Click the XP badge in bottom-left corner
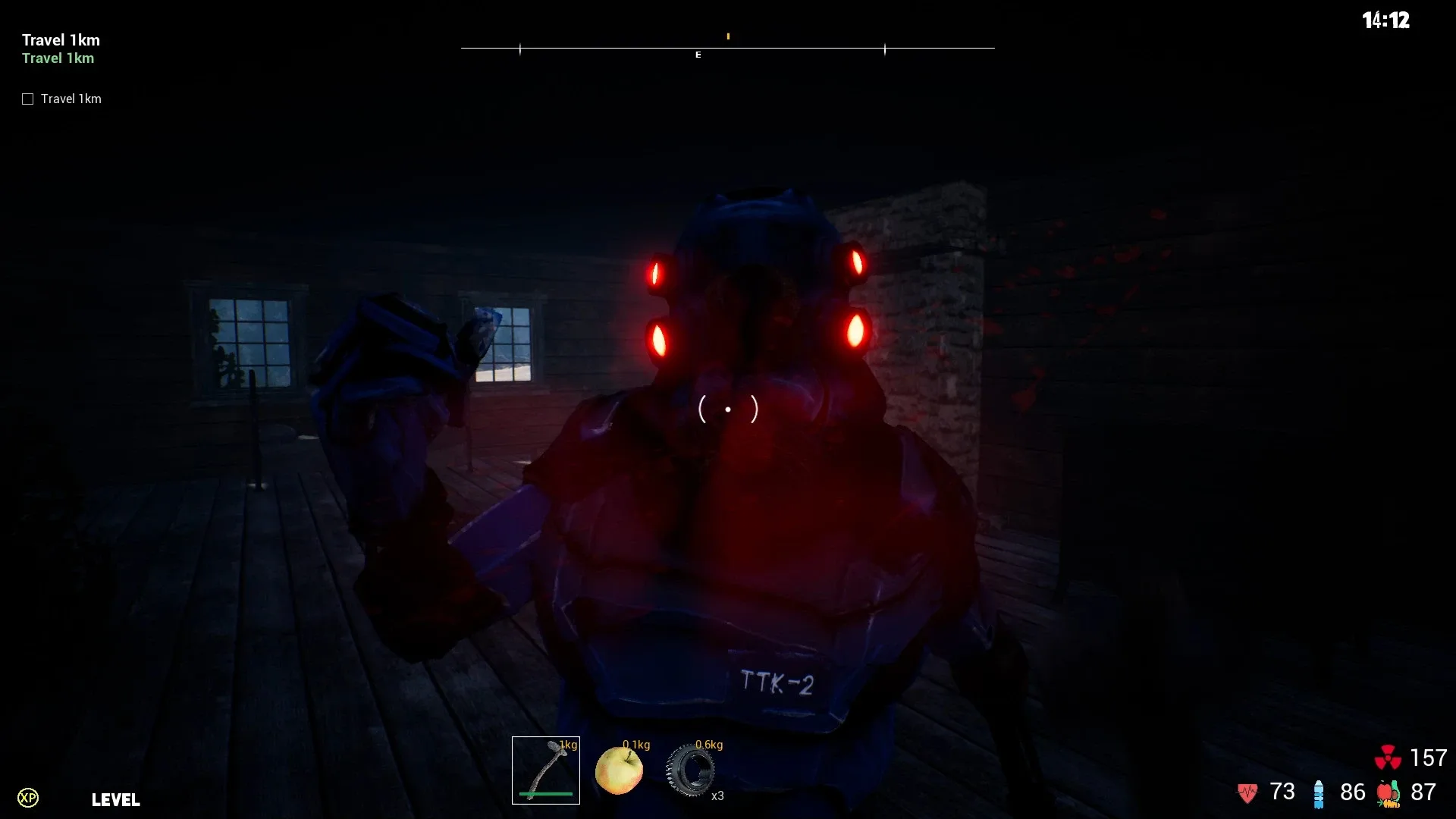 tap(29, 799)
